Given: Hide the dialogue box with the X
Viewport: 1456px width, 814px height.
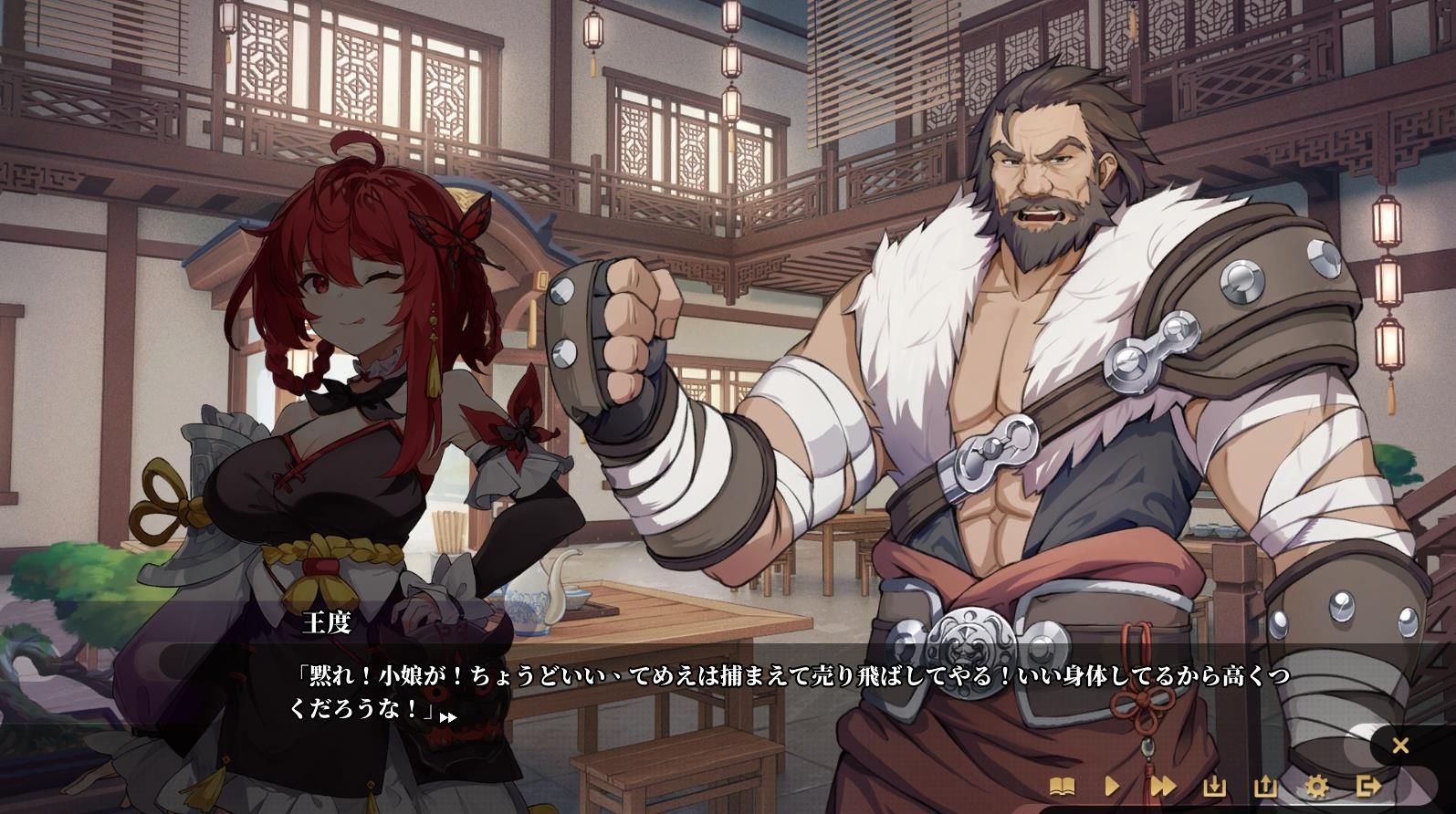Looking at the screenshot, I should 1400,746.
